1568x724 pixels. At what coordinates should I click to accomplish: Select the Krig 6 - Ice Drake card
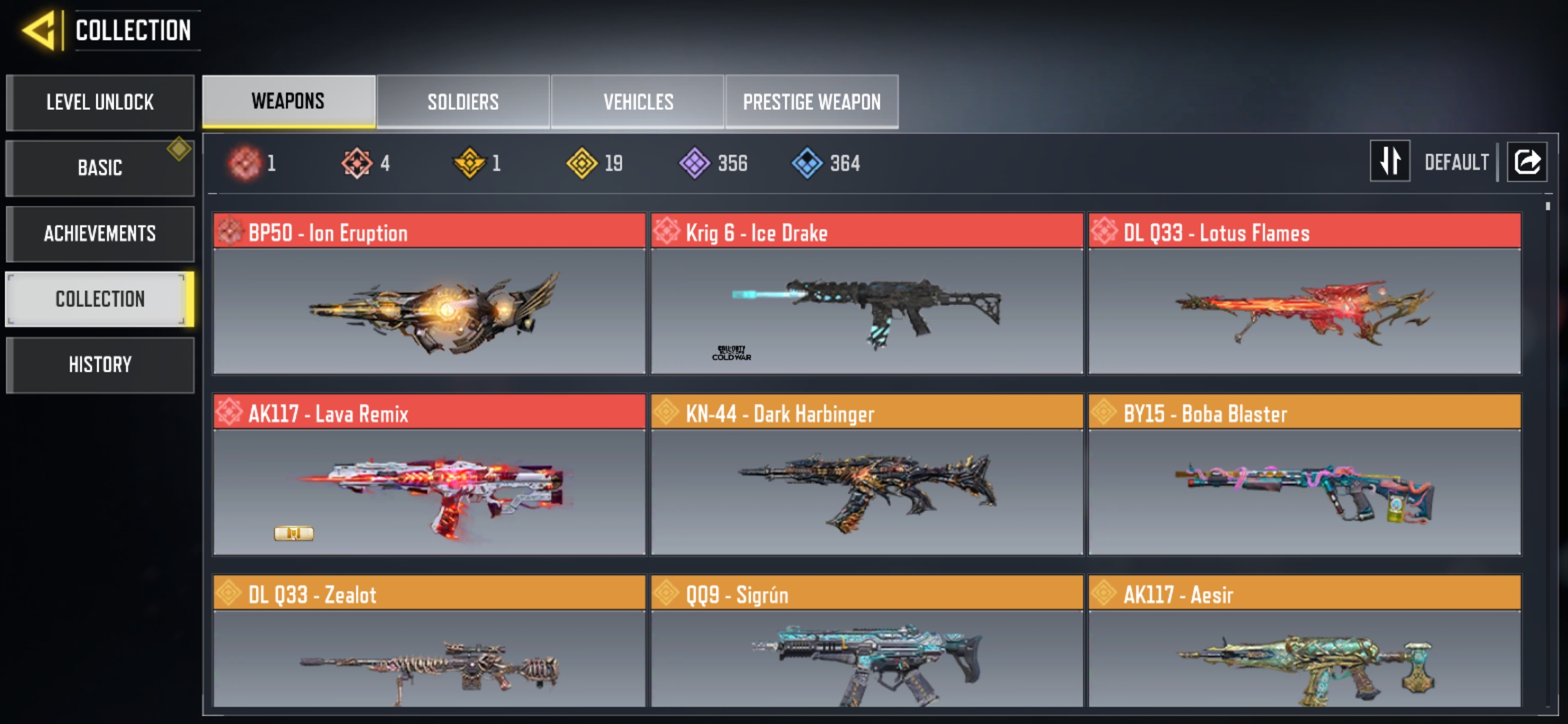coord(866,294)
